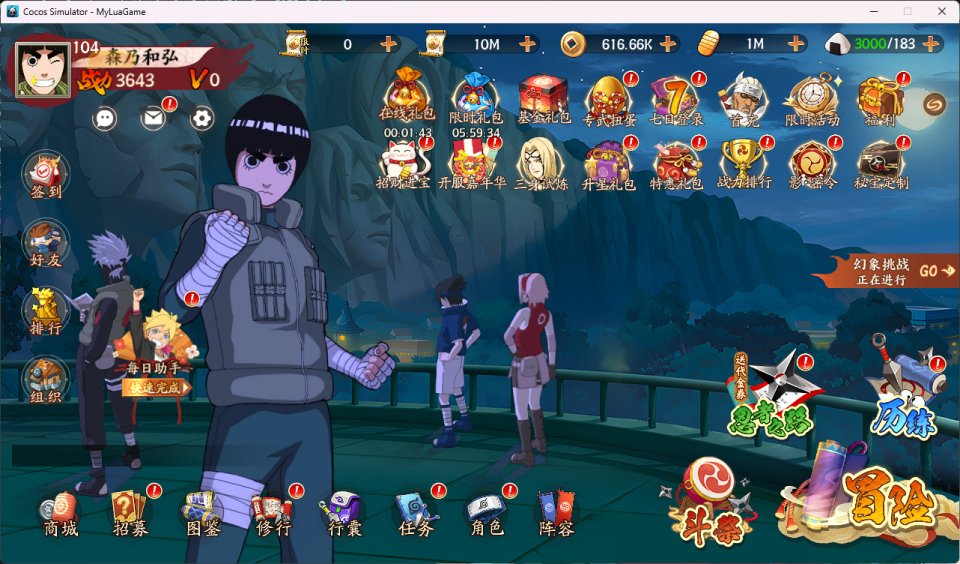
Task: Open the 任务 quest menu
Action: click(x=415, y=513)
